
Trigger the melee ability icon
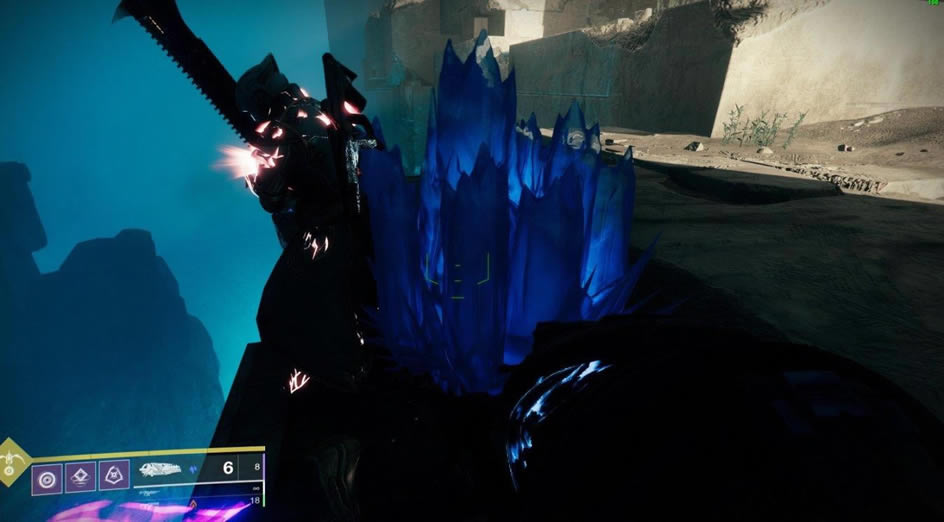[x=80, y=477]
